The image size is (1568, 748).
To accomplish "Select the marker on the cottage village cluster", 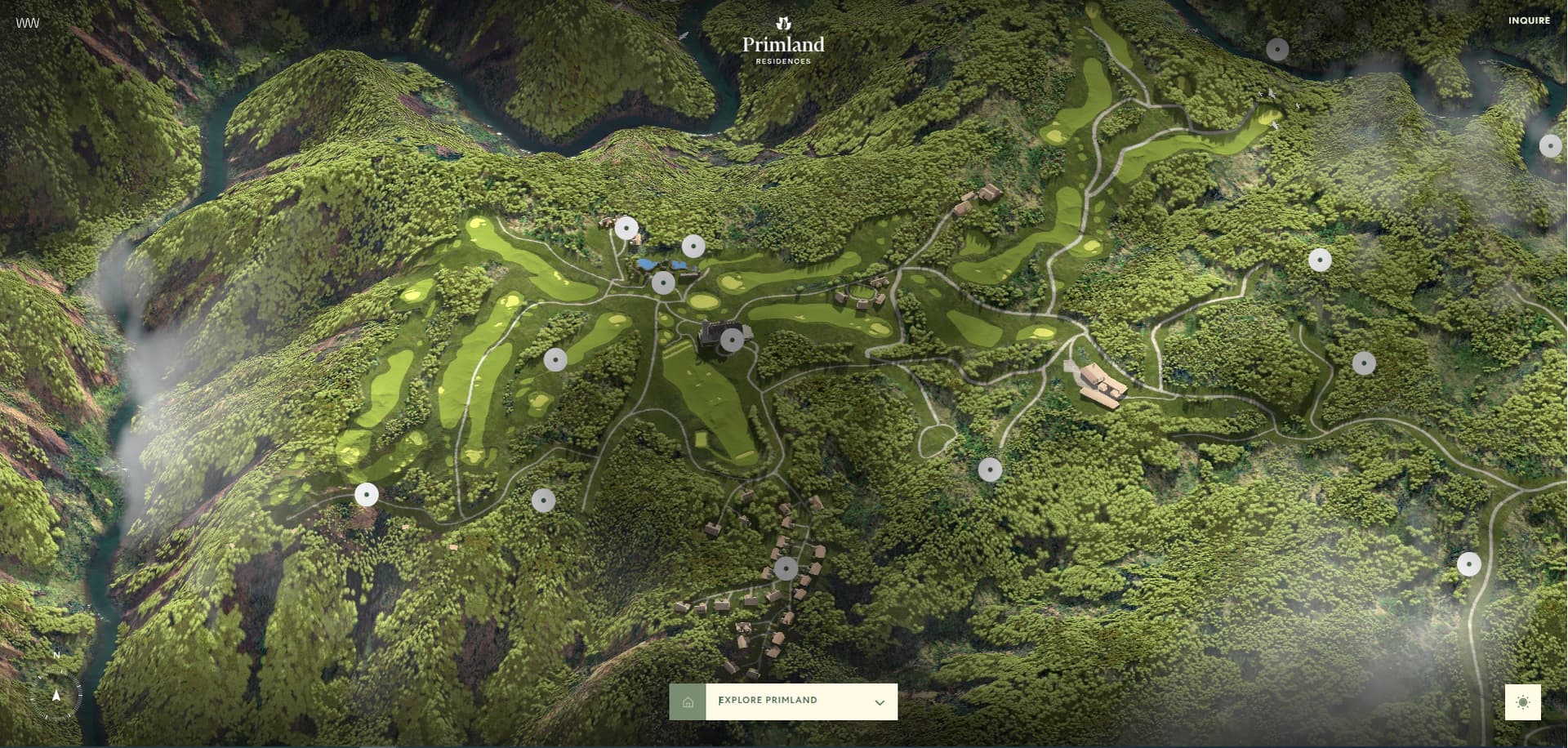I will click(786, 568).
